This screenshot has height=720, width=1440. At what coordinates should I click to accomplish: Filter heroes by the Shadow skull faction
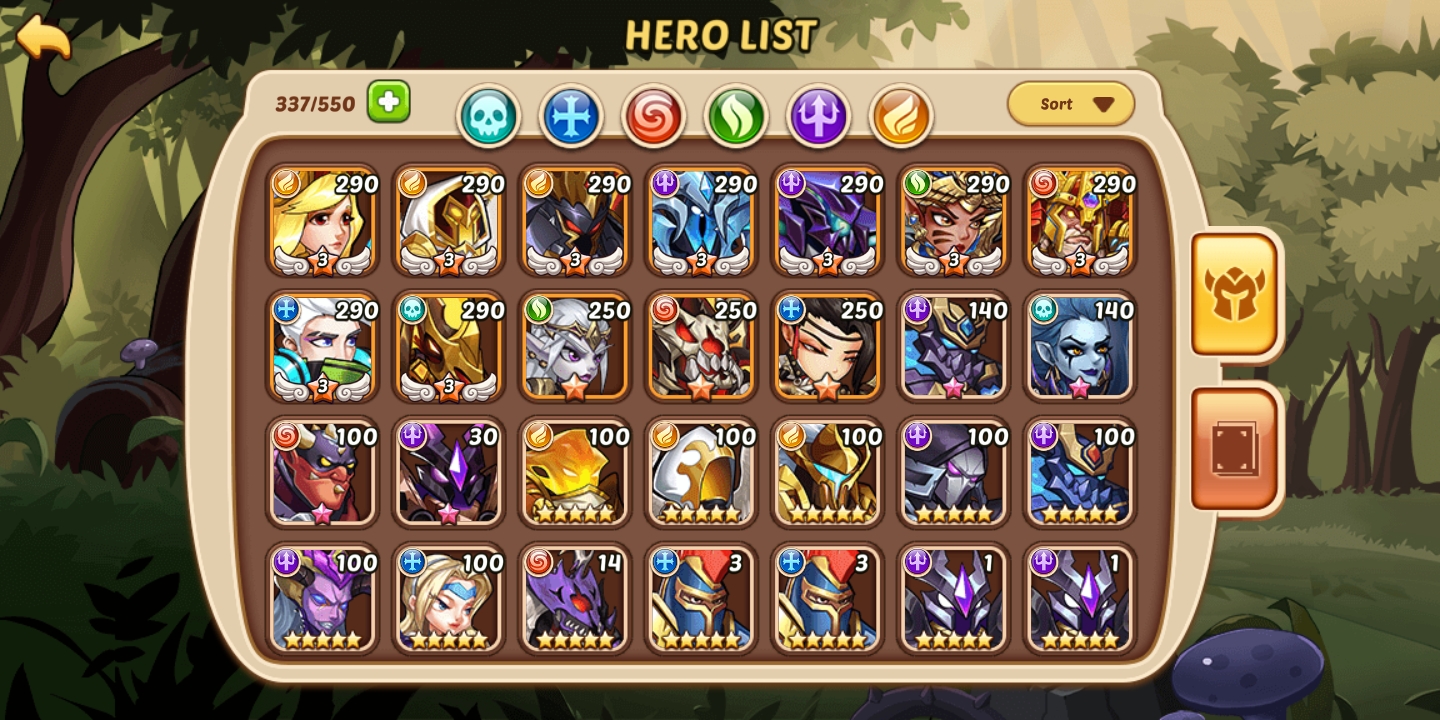pos(489,113)
